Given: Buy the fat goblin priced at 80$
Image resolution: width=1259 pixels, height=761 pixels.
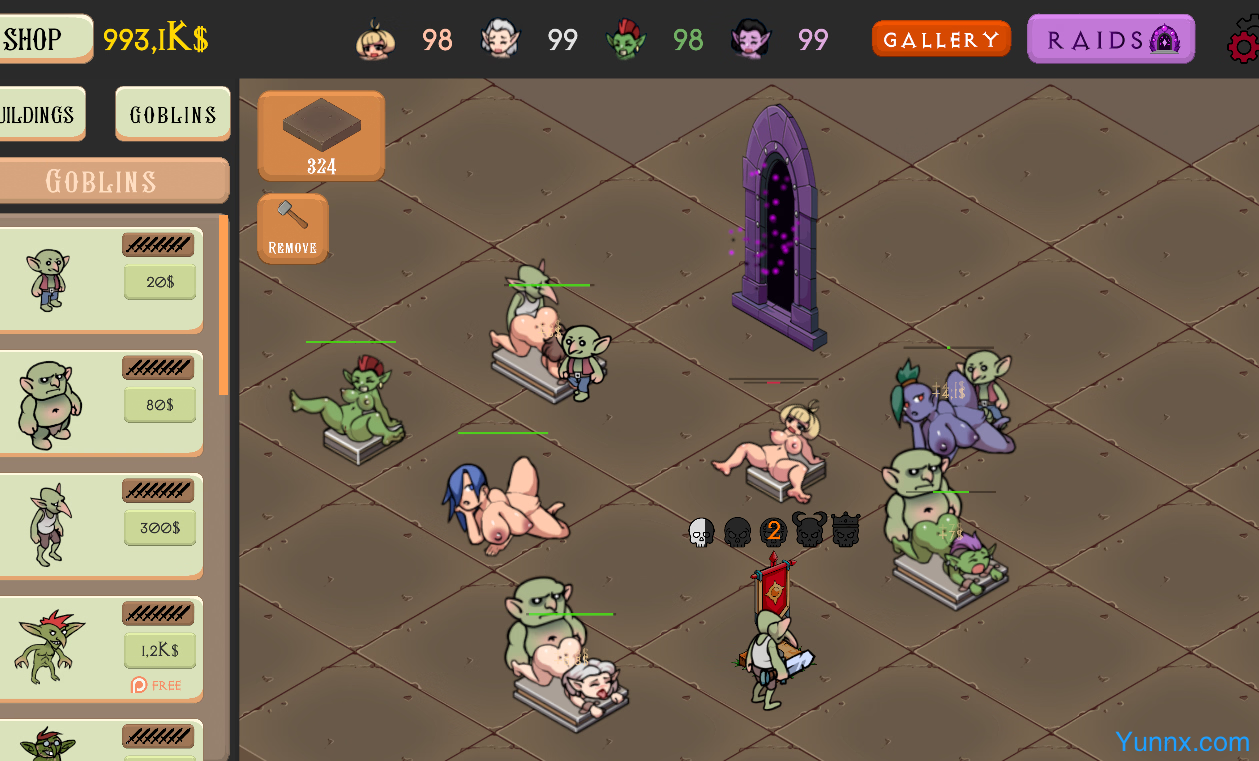Looking at the screenshot, I should (x=159, y=405).
